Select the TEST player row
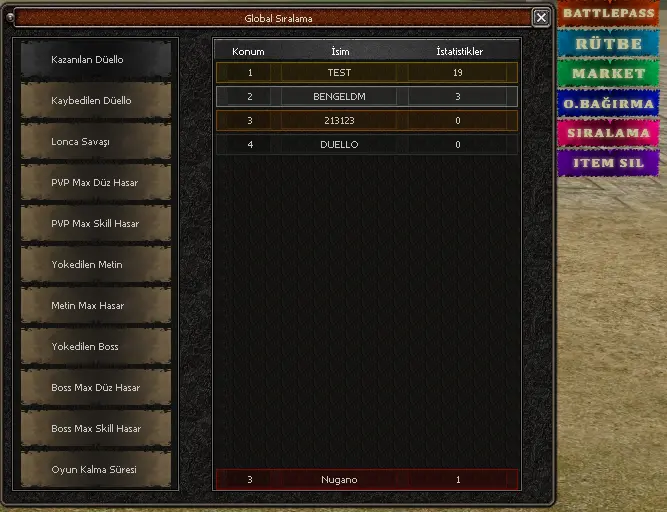667x512 pixels. 366,73
